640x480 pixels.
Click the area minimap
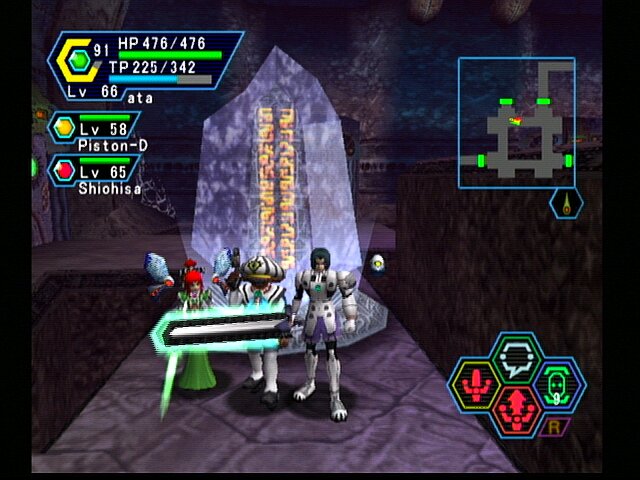[516, 122]
